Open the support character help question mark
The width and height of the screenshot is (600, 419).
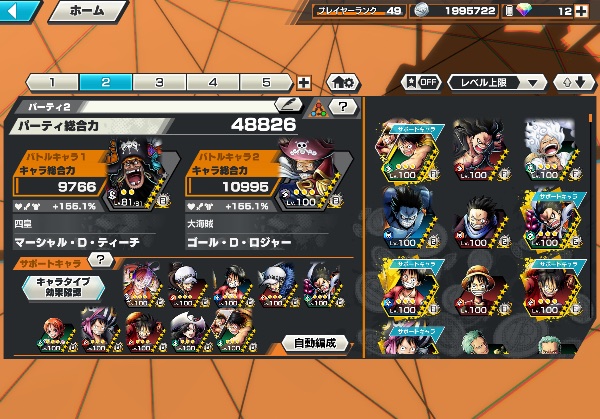click(99, 259)
